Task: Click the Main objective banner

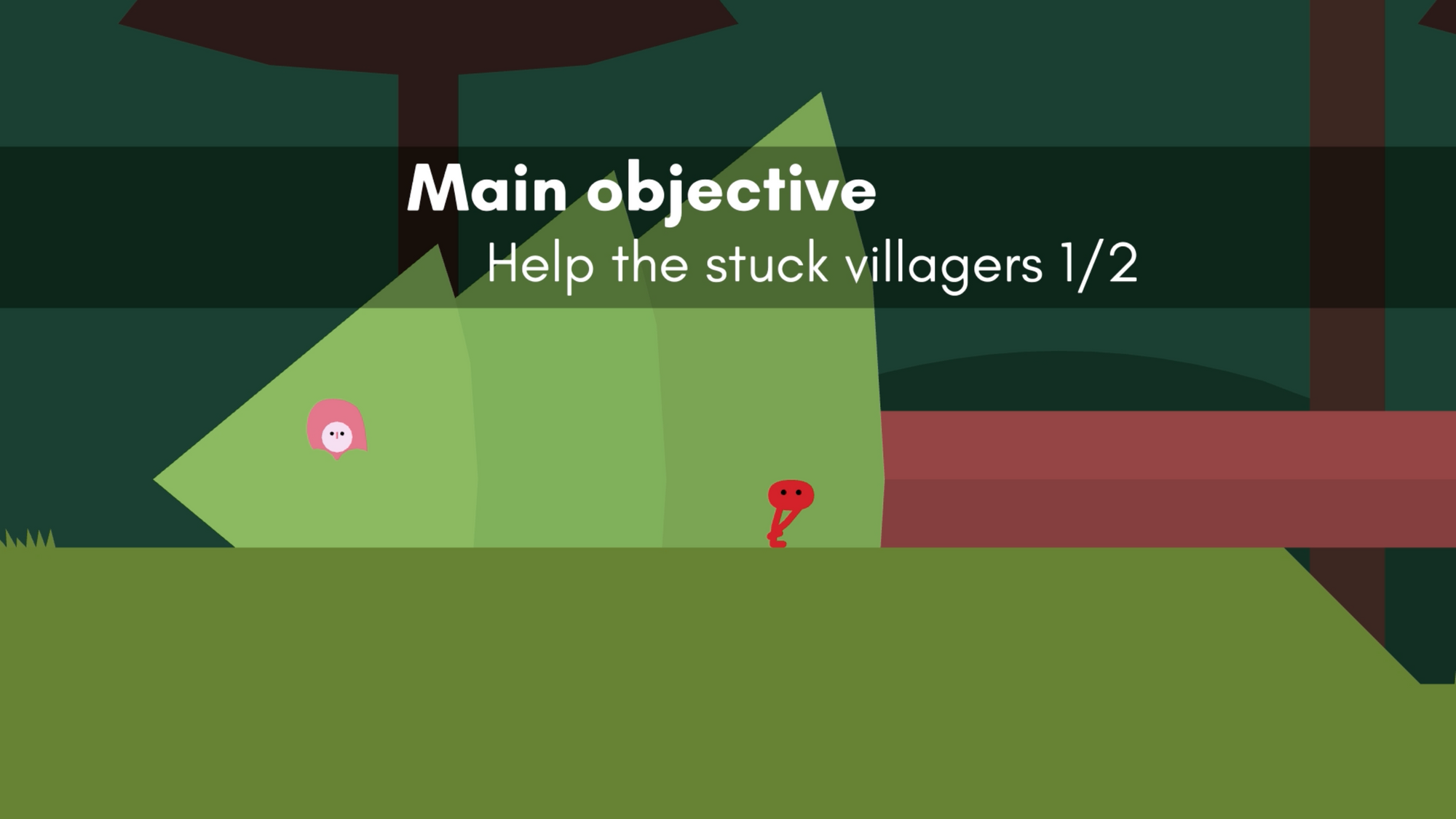Action: click(x=728, y=227)
